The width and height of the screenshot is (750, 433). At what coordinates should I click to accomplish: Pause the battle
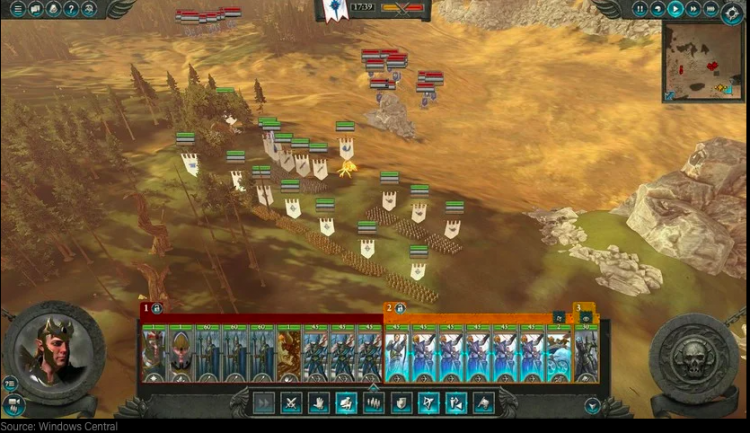(641, 9)
